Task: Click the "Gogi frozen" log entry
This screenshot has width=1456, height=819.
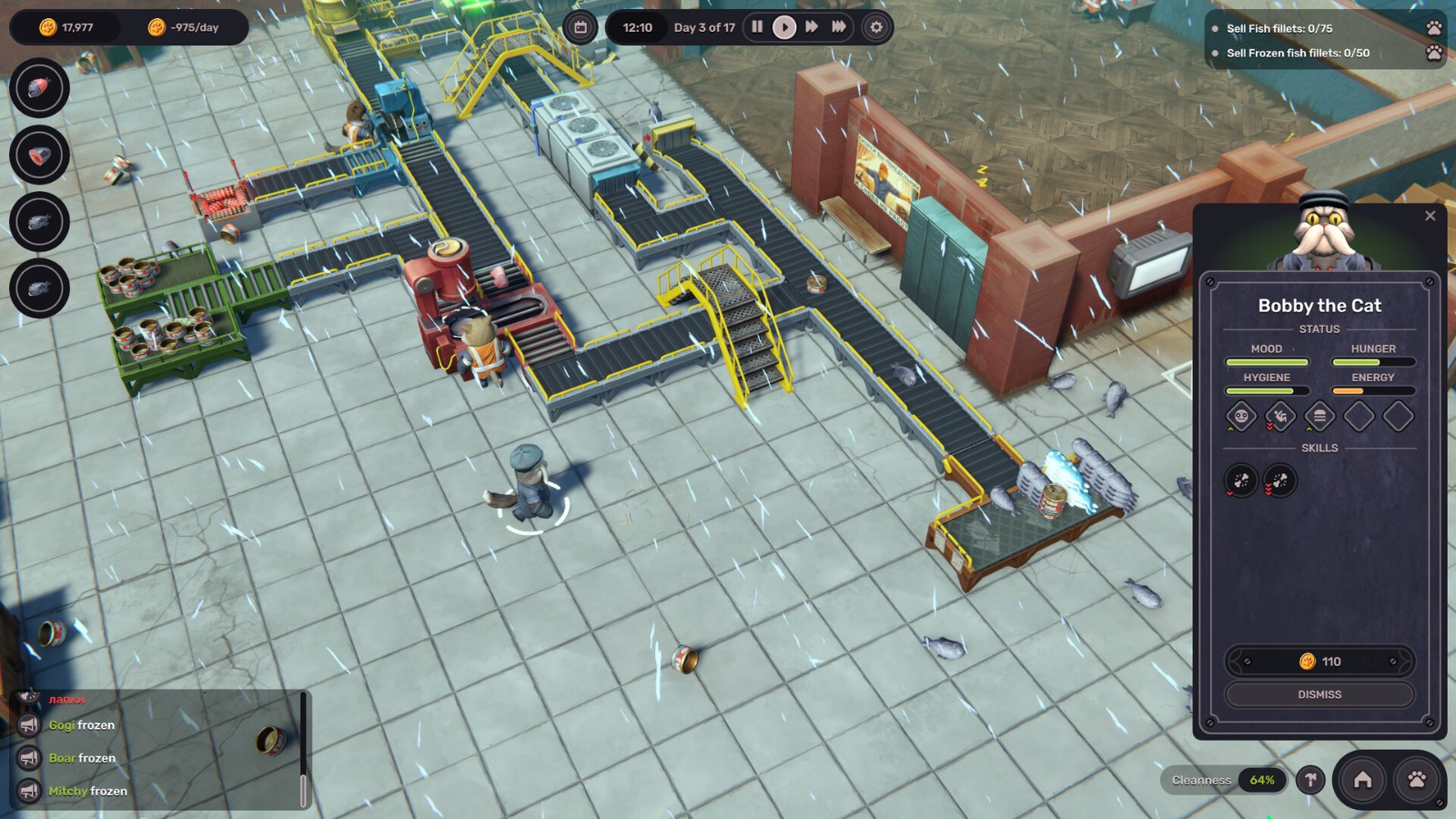Action: coord(82,725)
